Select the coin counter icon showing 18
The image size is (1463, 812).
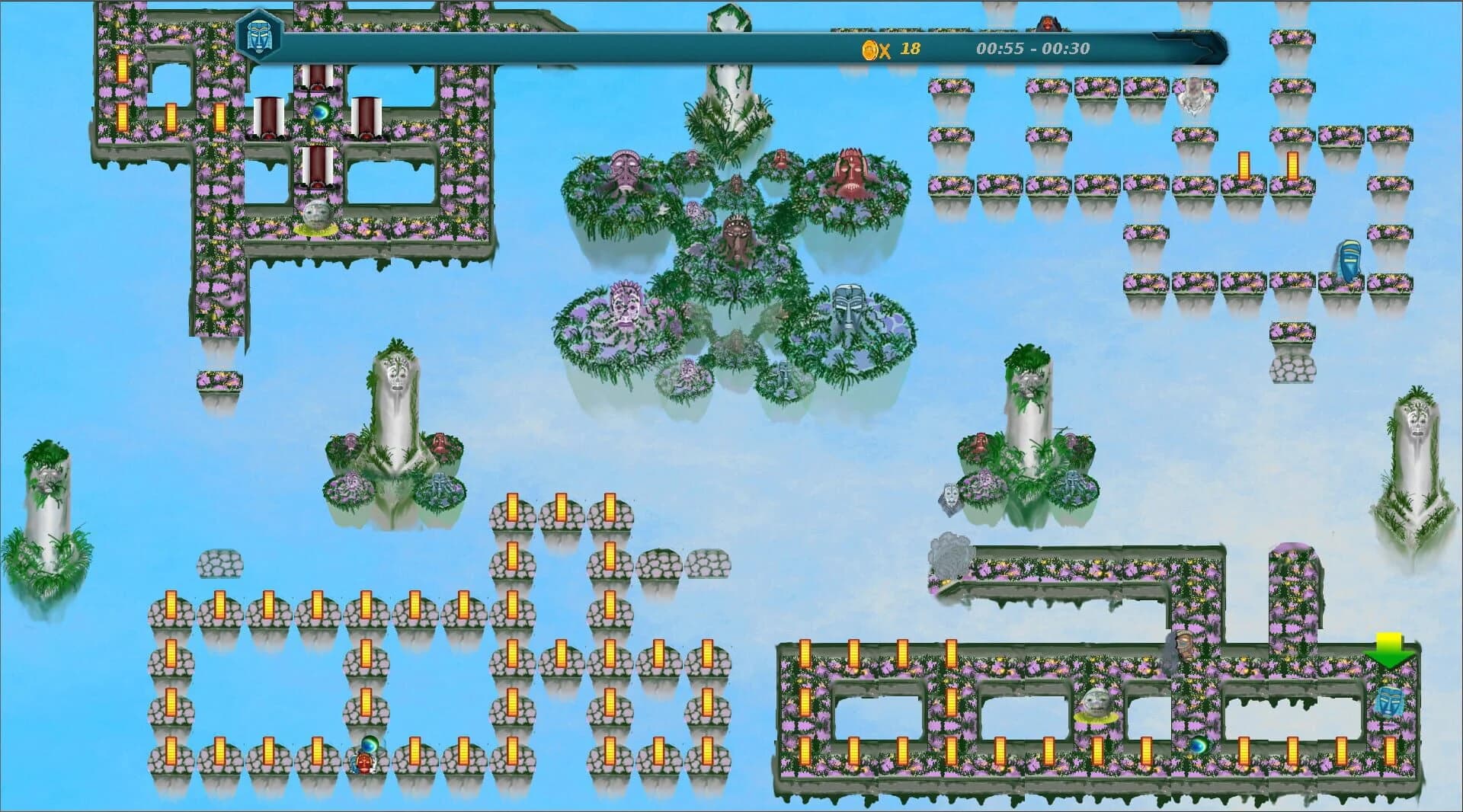coord(869,51)
